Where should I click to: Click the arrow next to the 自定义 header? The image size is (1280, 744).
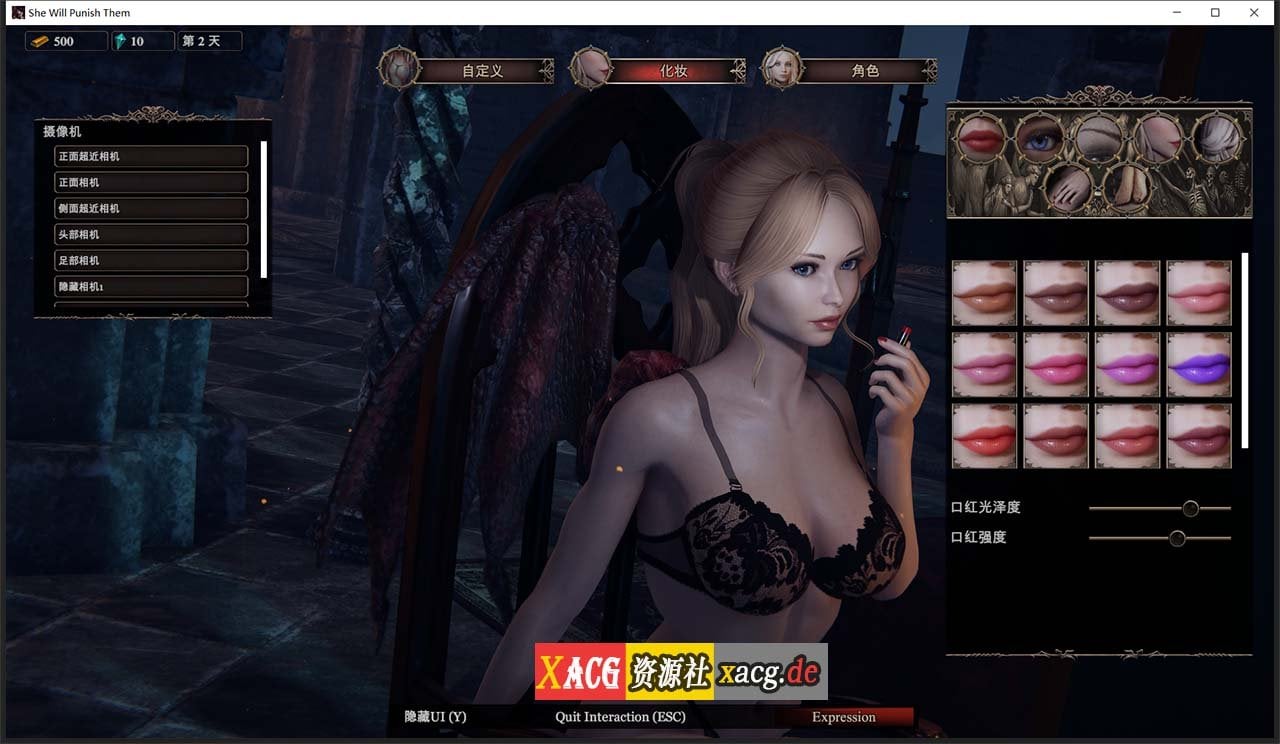pyautogui.click(x=548, y=71)
